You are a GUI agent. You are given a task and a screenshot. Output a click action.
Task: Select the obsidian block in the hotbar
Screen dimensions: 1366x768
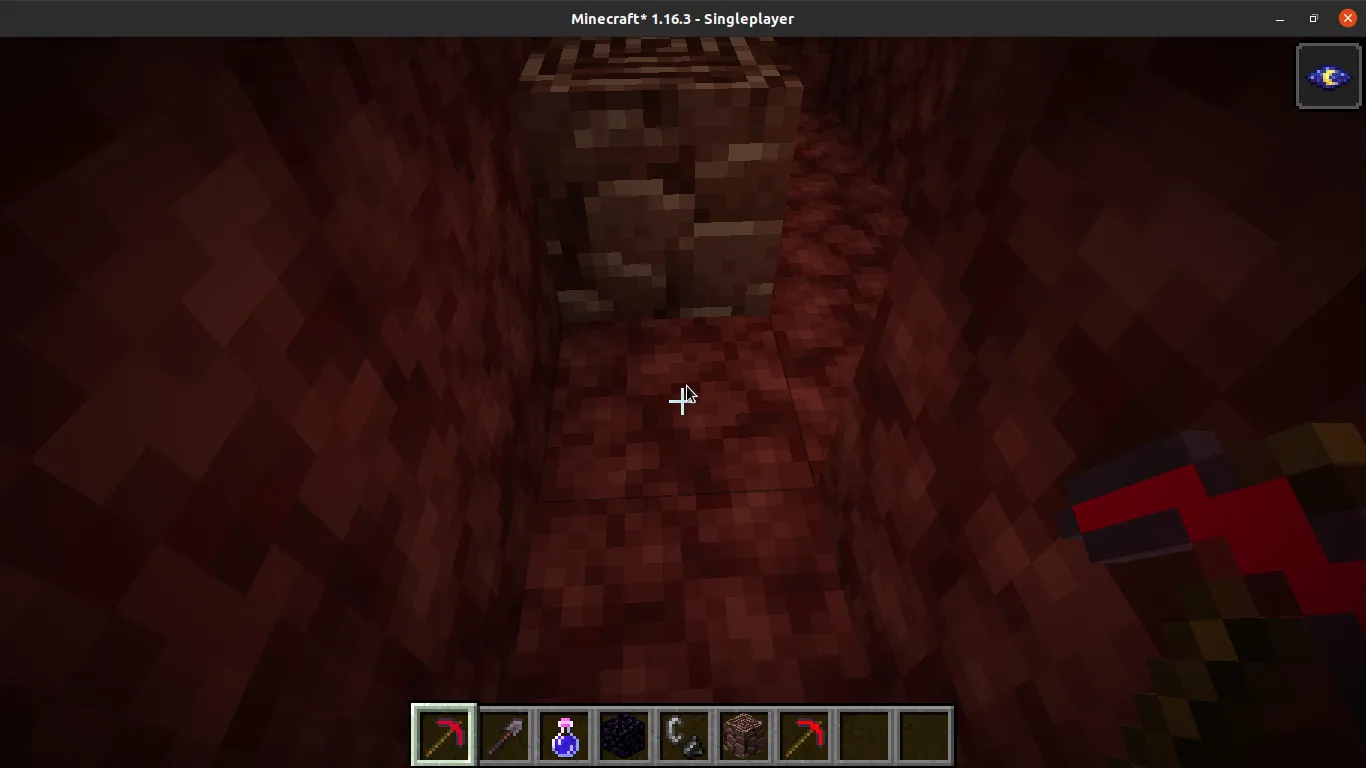(x=623, y=735)
